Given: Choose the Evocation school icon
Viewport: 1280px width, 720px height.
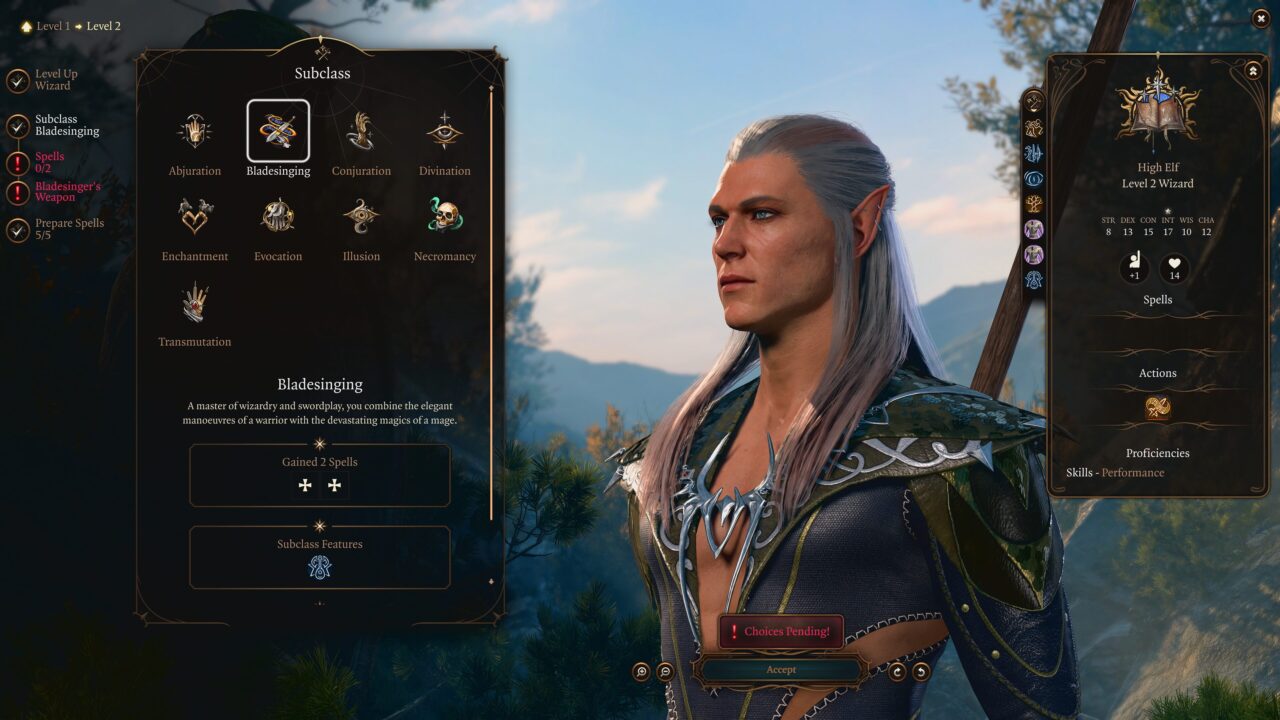Looking at the screenshot, I should tap(278, 215).
